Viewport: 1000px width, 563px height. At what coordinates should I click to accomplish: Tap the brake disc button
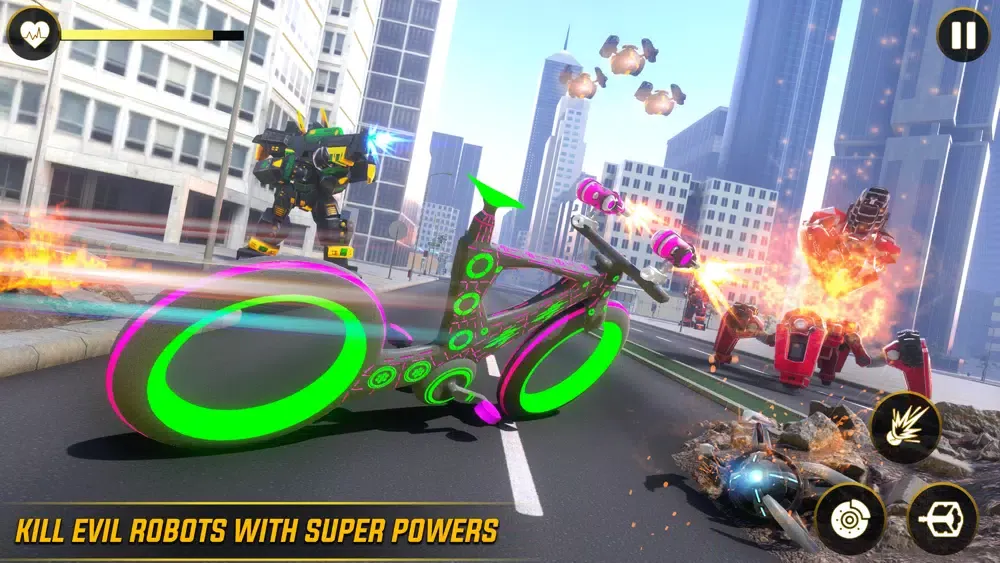point(850,519)
